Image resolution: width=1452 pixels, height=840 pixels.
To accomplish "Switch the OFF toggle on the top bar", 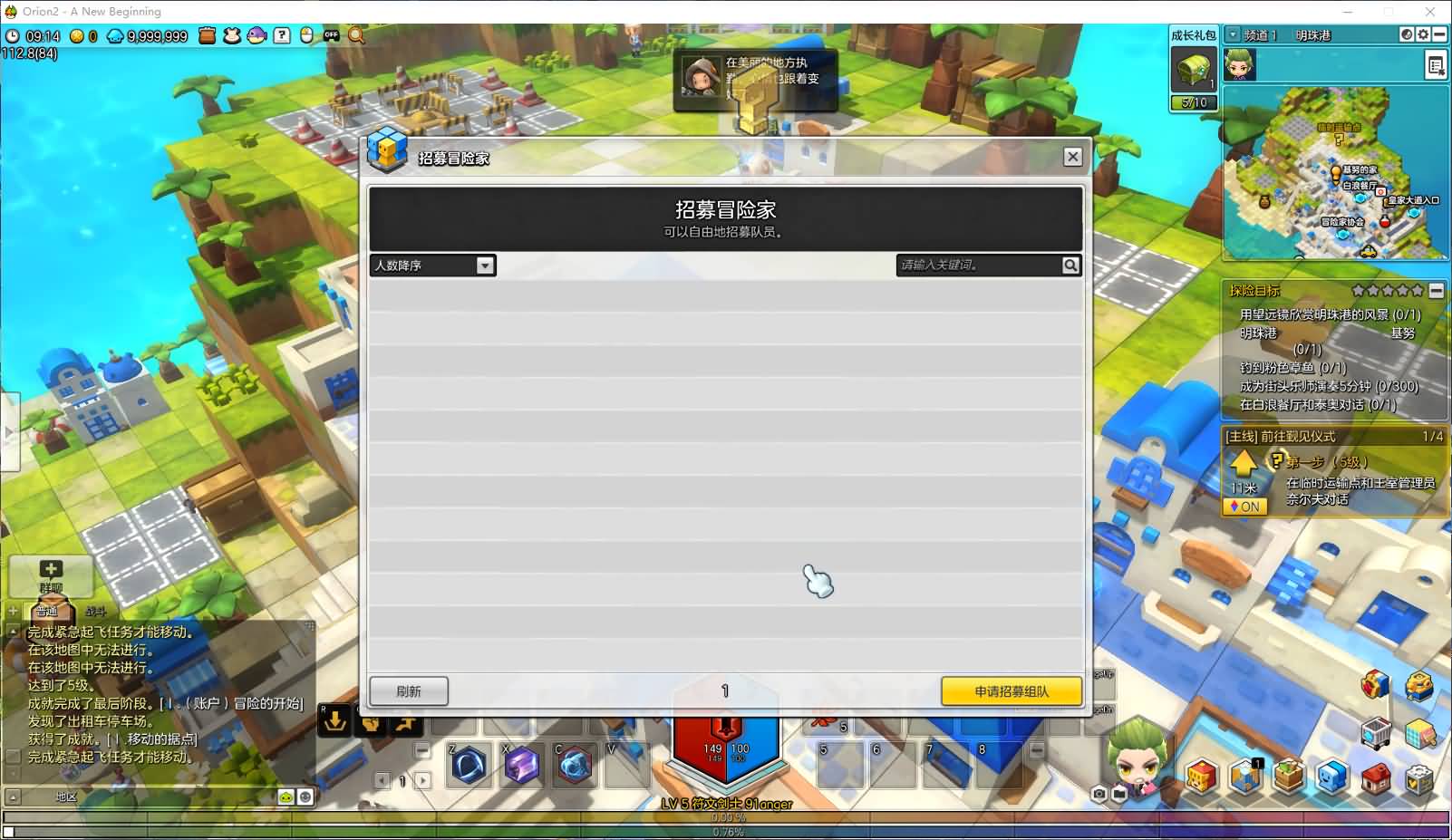I will [332, 34].
